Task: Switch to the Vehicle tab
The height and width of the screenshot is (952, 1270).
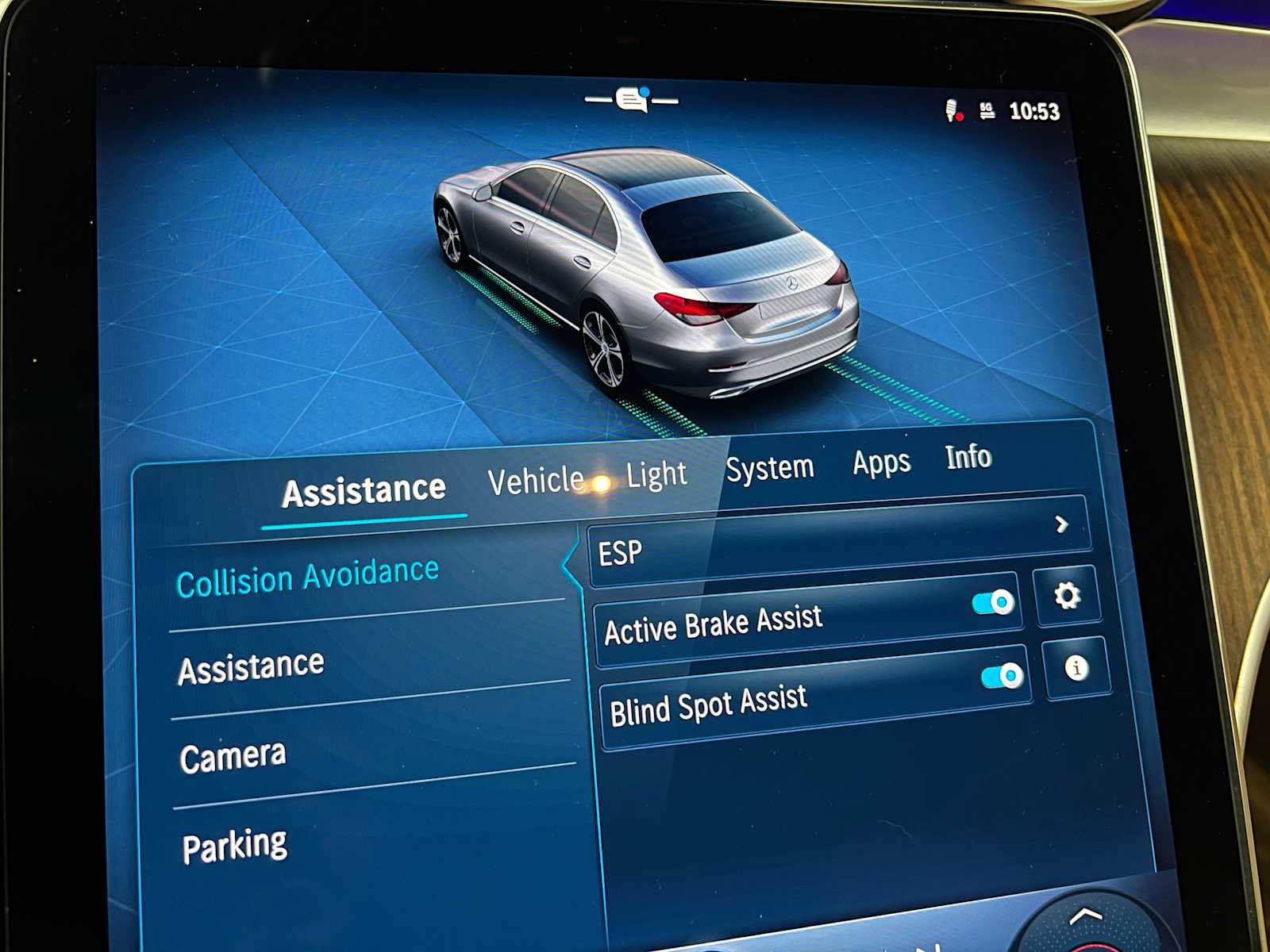Action: pos(537,476)
